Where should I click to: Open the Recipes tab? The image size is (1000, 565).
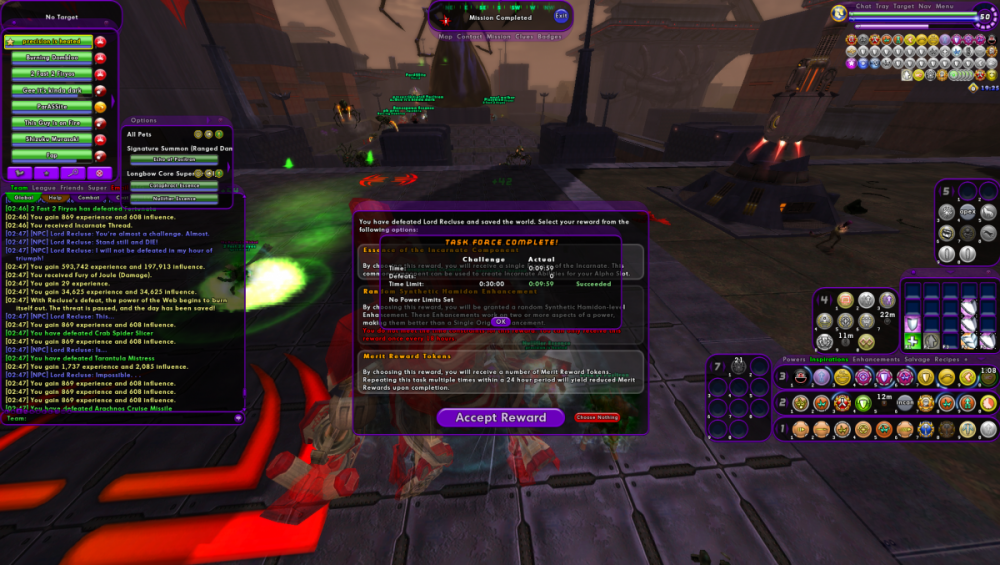tap(946, 359)
